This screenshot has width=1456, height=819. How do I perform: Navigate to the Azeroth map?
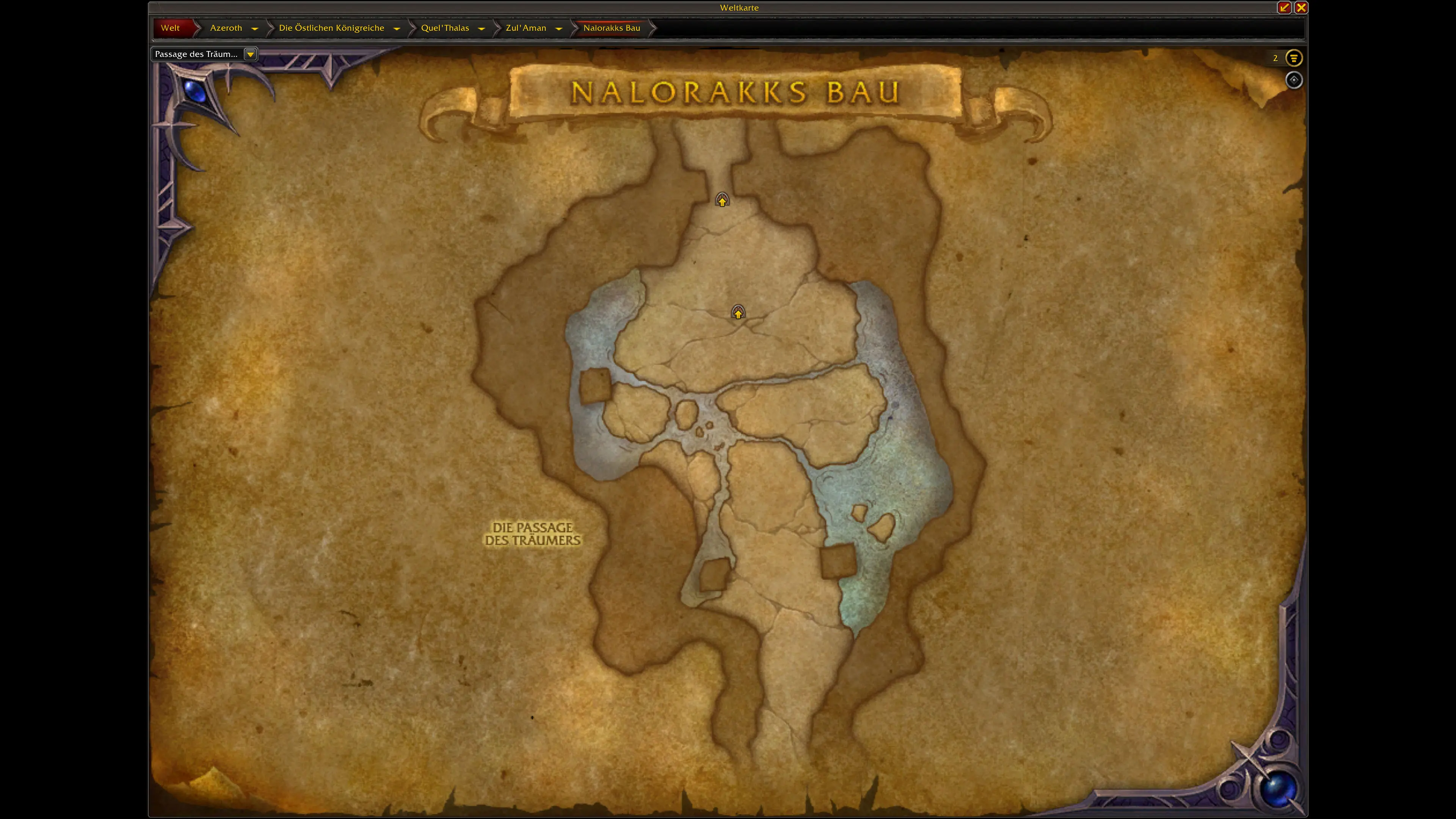(x=226, y=28)
